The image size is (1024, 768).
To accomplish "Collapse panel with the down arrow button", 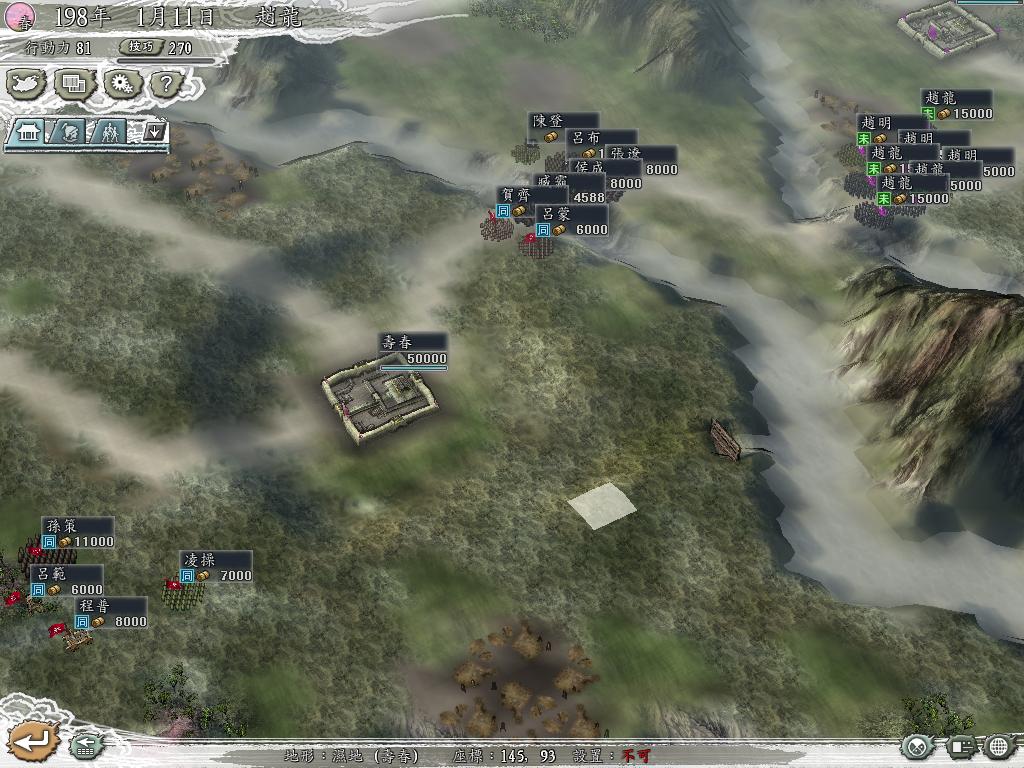I will click(x=154, y=131).
